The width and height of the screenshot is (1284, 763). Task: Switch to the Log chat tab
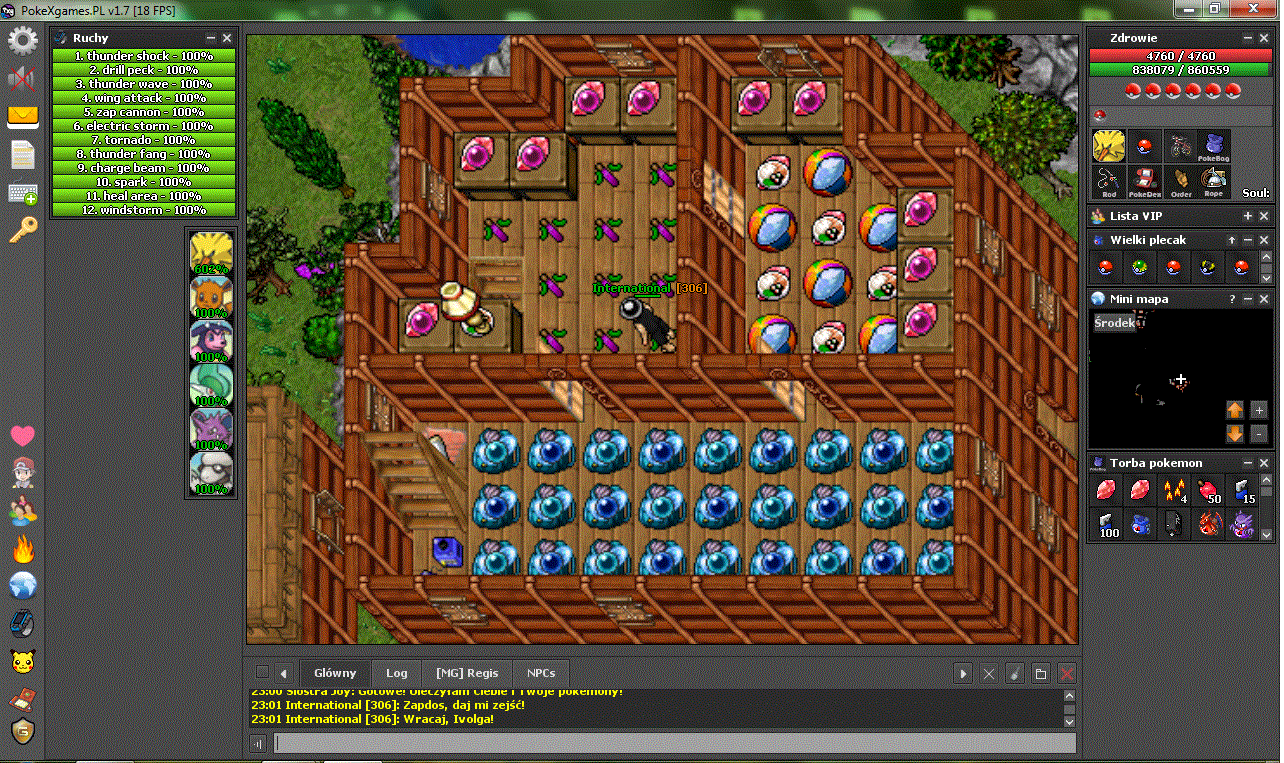tap(397, 673)
